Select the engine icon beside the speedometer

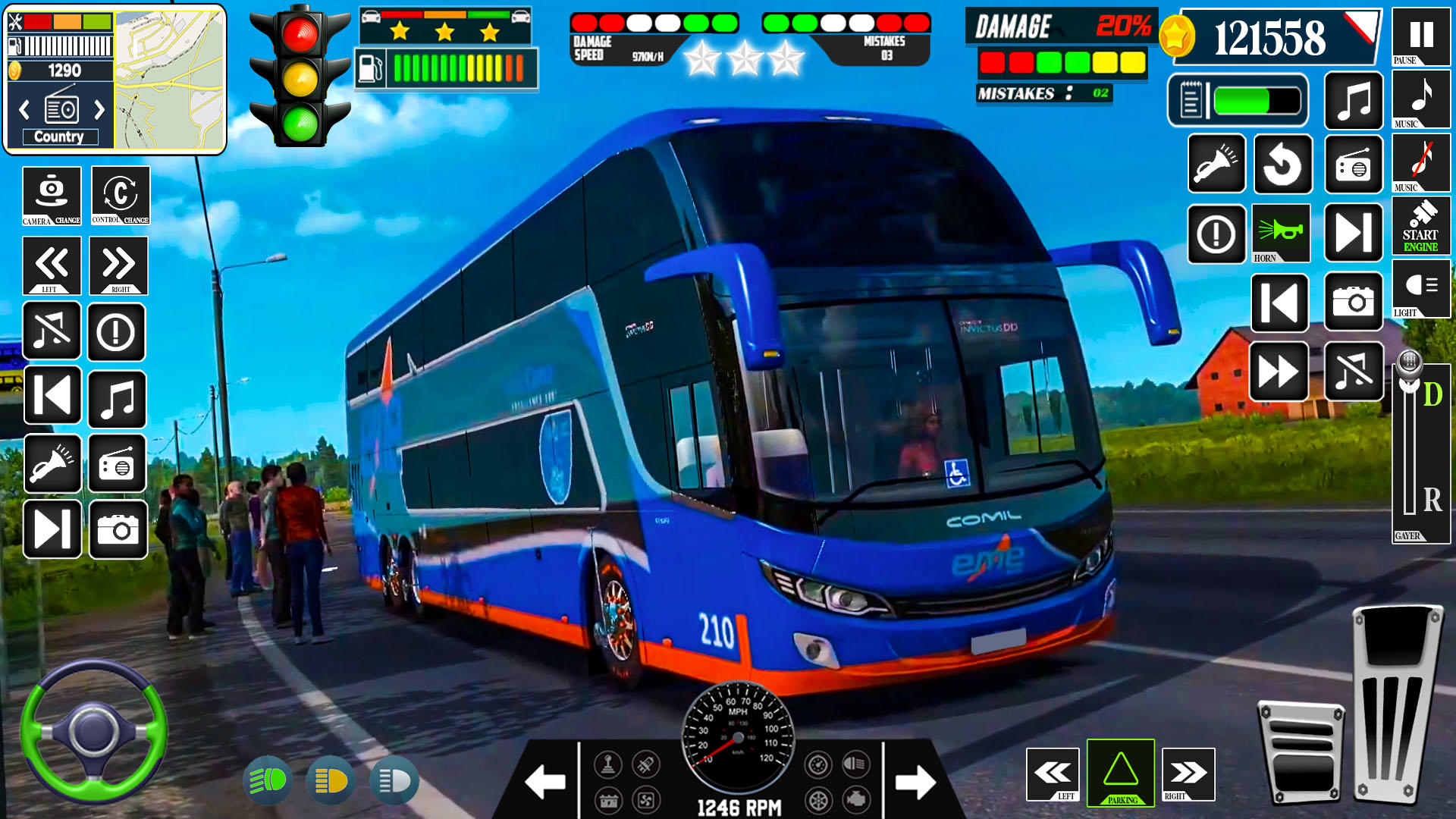[855, 799]
